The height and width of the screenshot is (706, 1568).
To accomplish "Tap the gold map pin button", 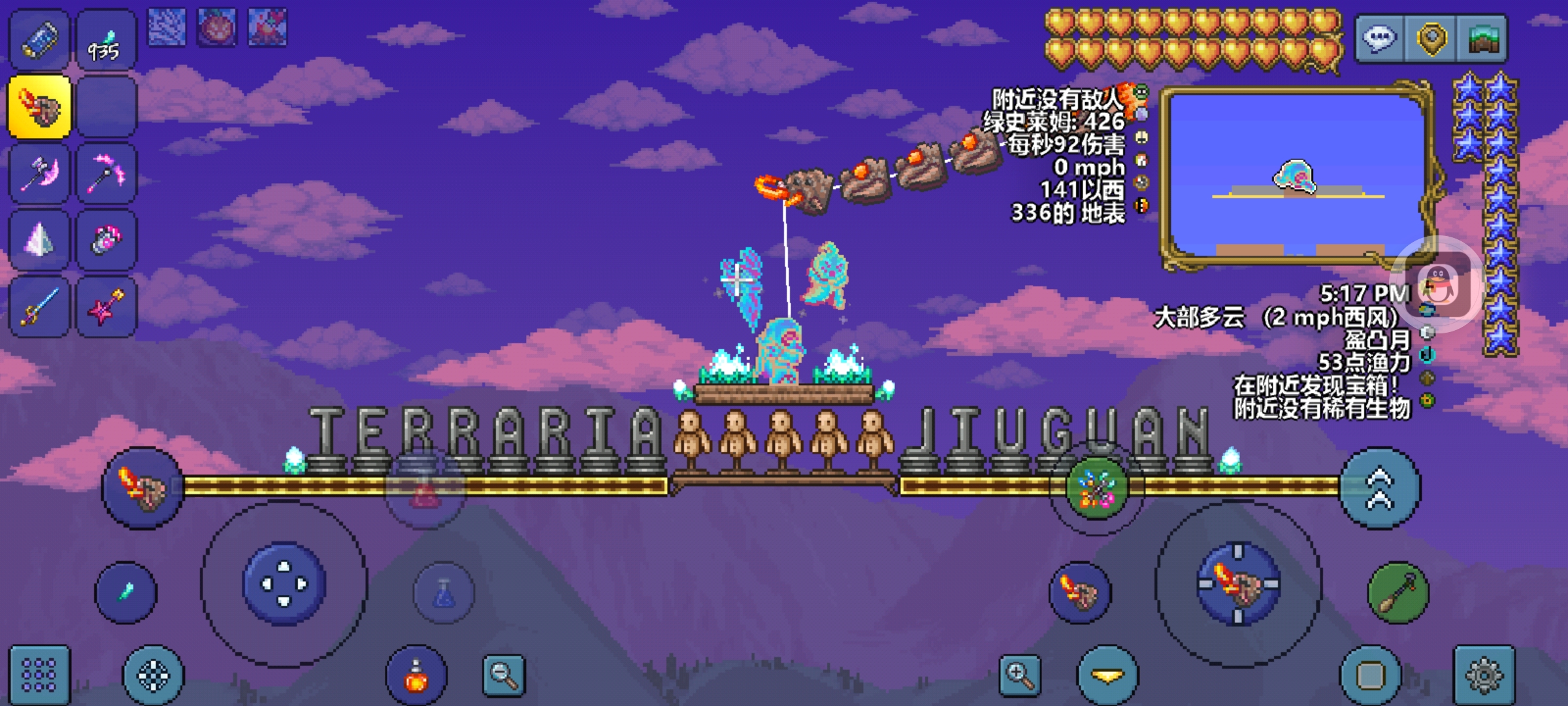I will point(1431,39).
